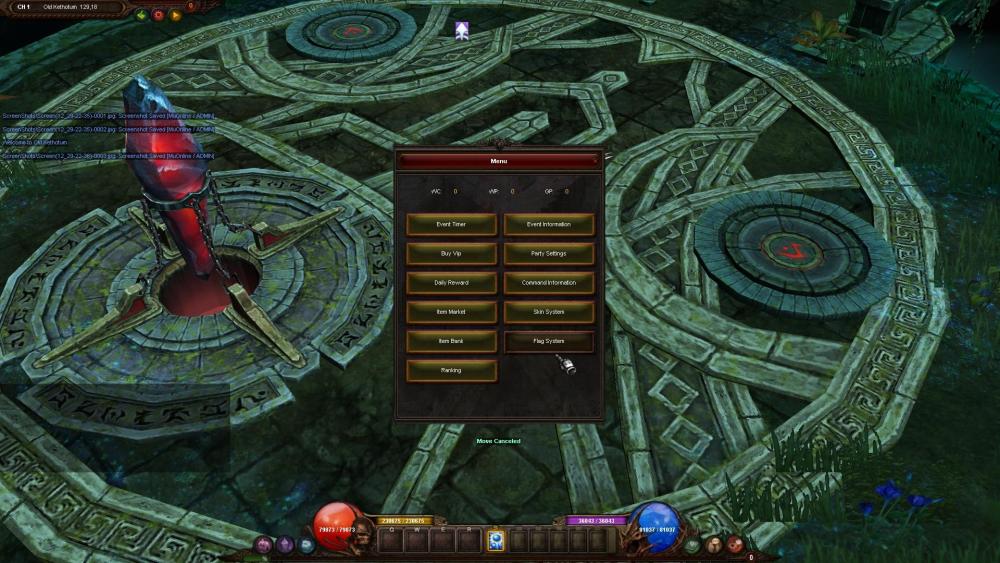View the Ranking list
The image size is (1000, 563).
coord(451,371)
